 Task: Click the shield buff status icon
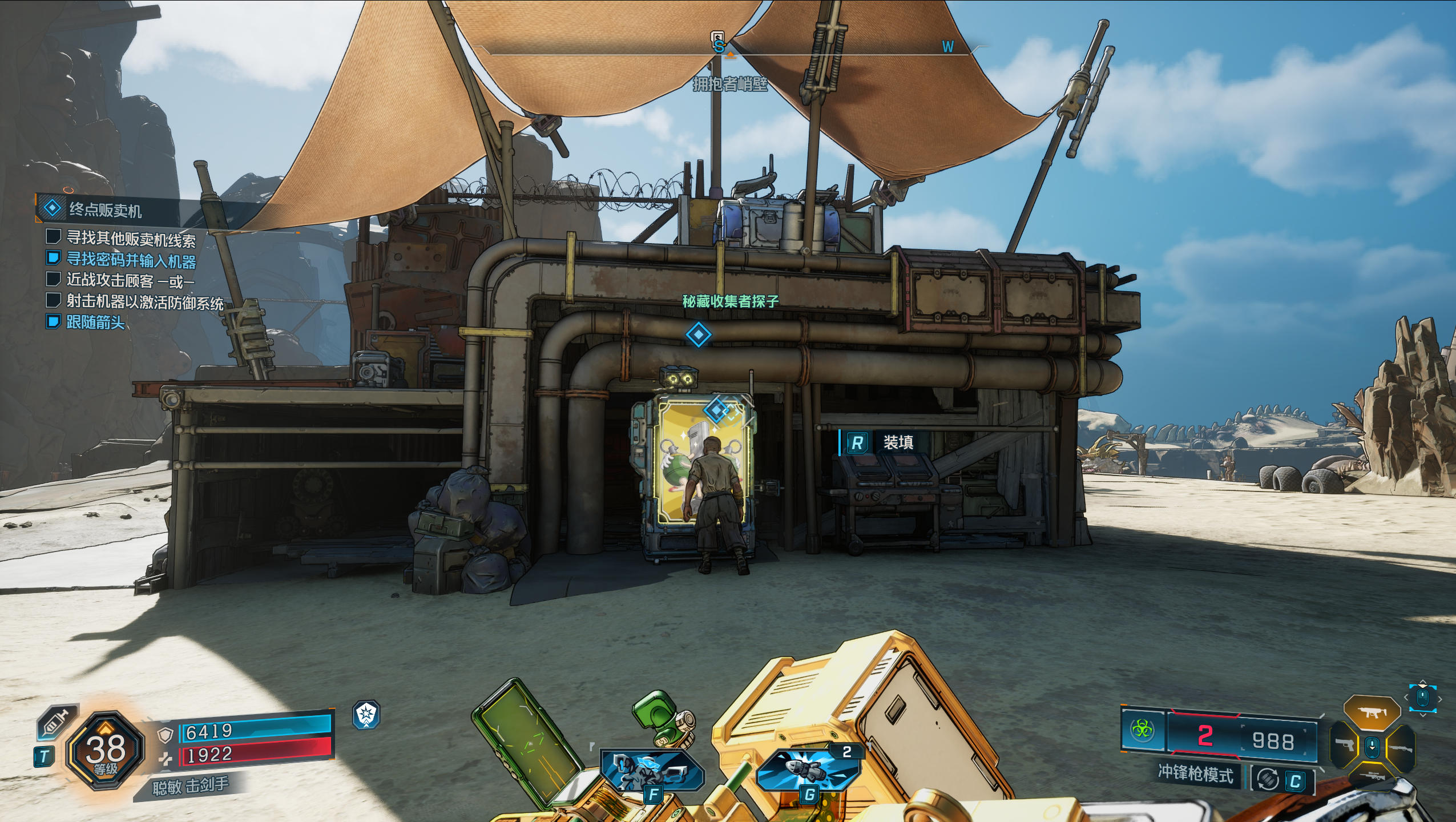point(366,715)
